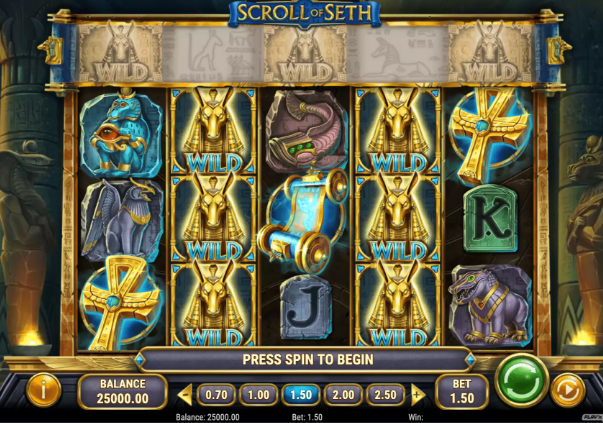Start autoplay with the orange play button

click(568, 389)
